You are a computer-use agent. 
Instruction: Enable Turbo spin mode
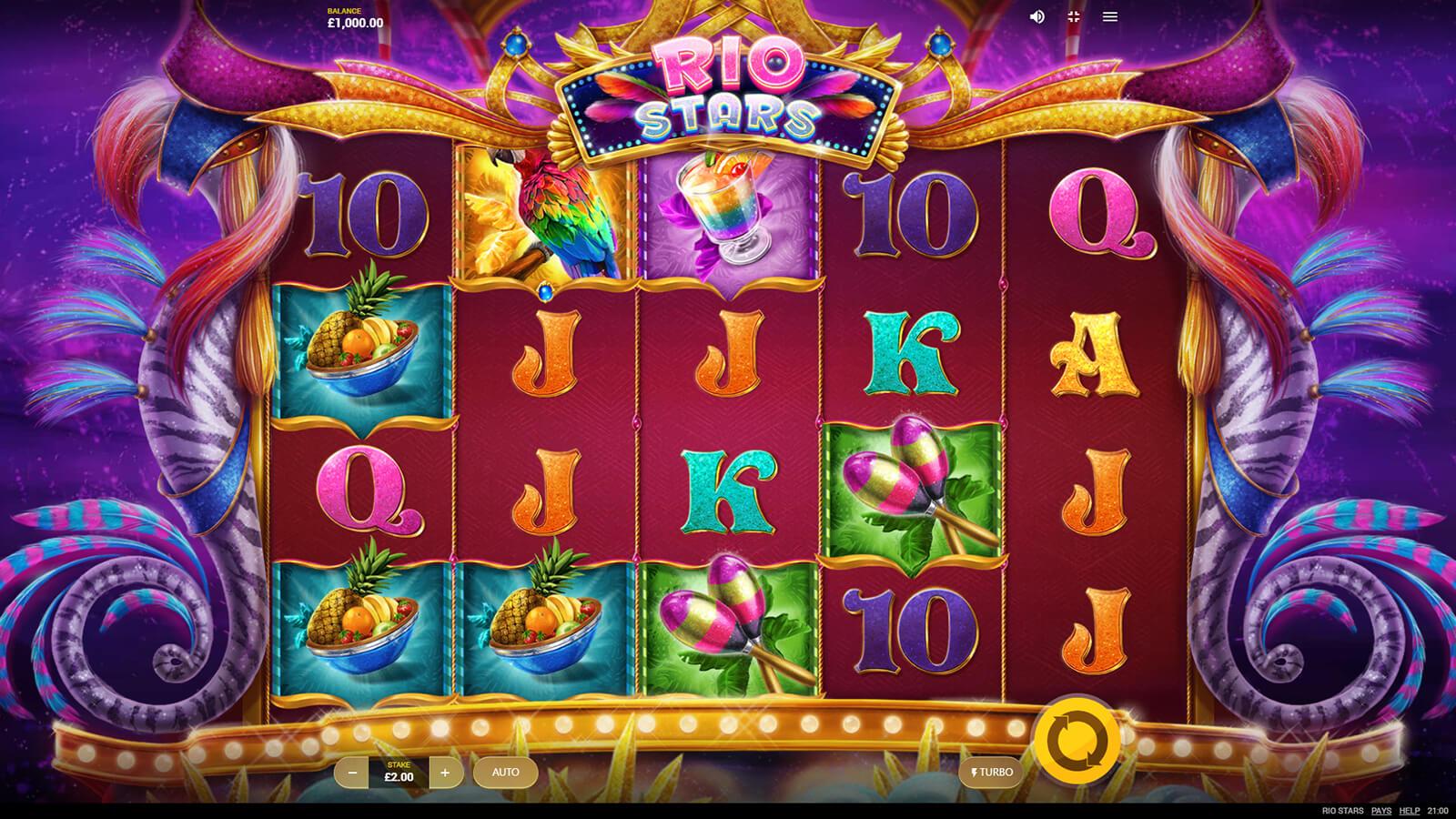click(x=992, y=773)
